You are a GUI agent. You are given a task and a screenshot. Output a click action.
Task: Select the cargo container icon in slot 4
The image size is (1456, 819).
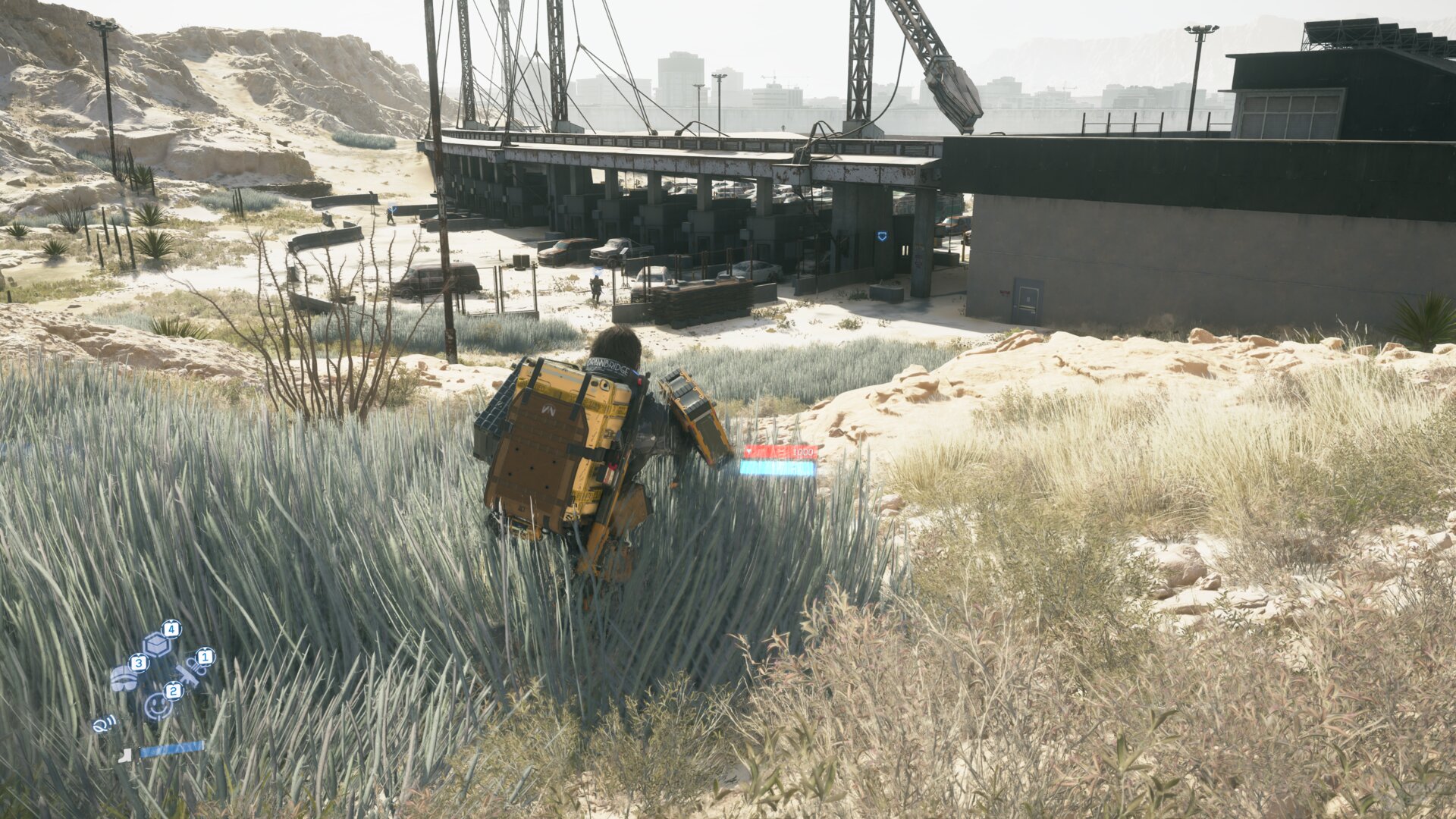[x=157, y=644]
